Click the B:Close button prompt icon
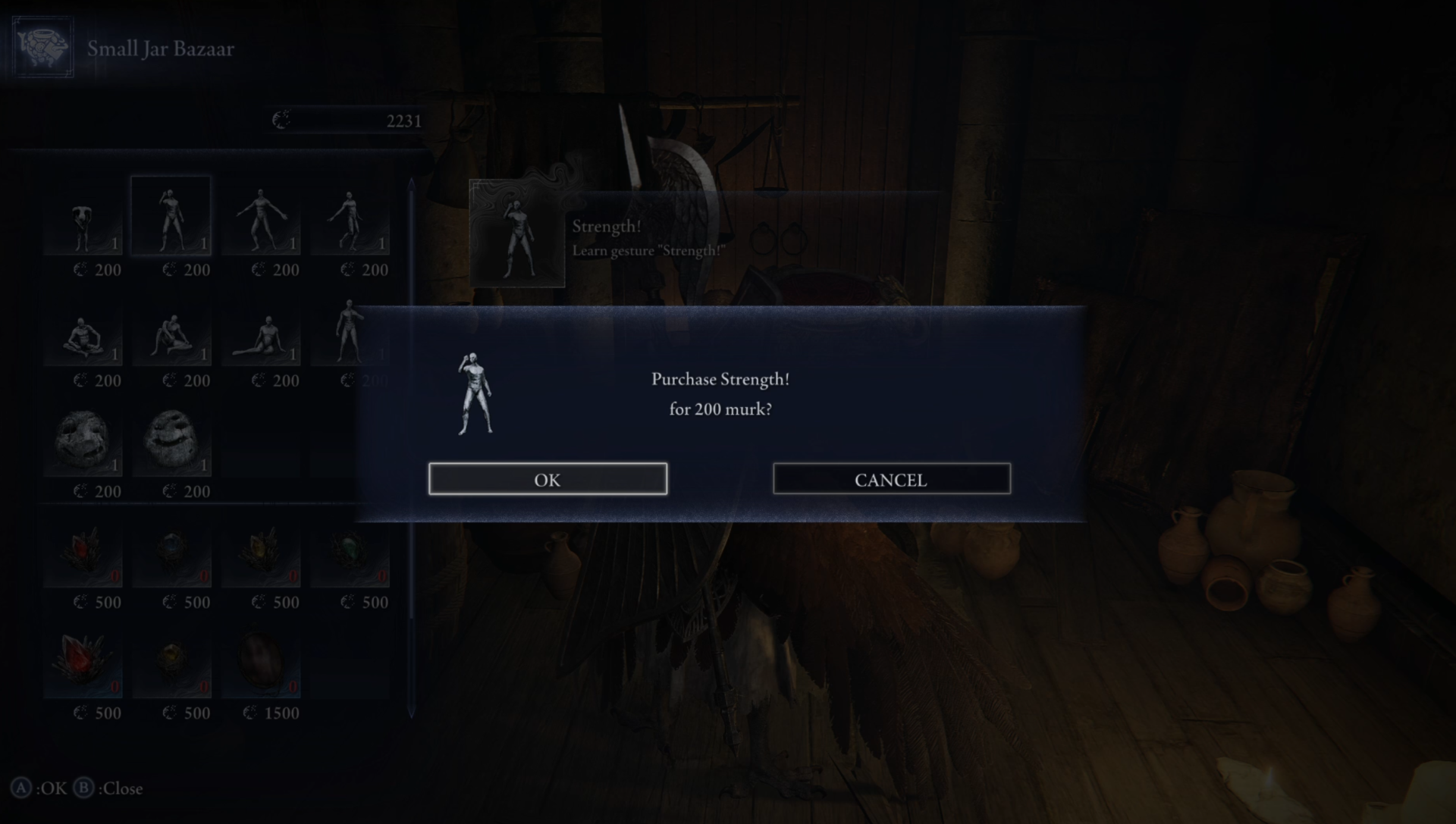The image size is (1456, 824). [83, 788]
